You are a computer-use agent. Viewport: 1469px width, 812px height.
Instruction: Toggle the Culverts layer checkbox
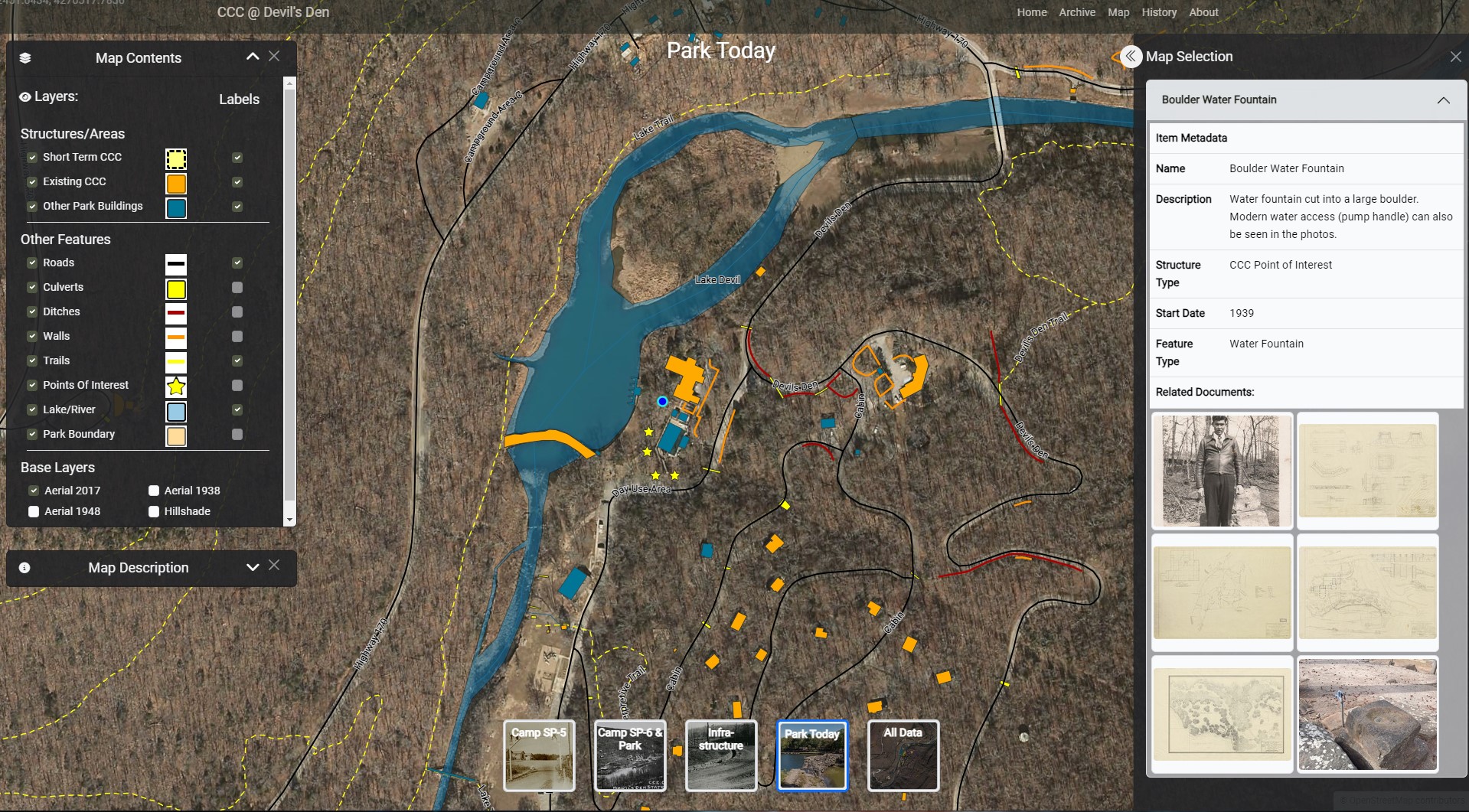pyautogui.click(x=32, y=287)
